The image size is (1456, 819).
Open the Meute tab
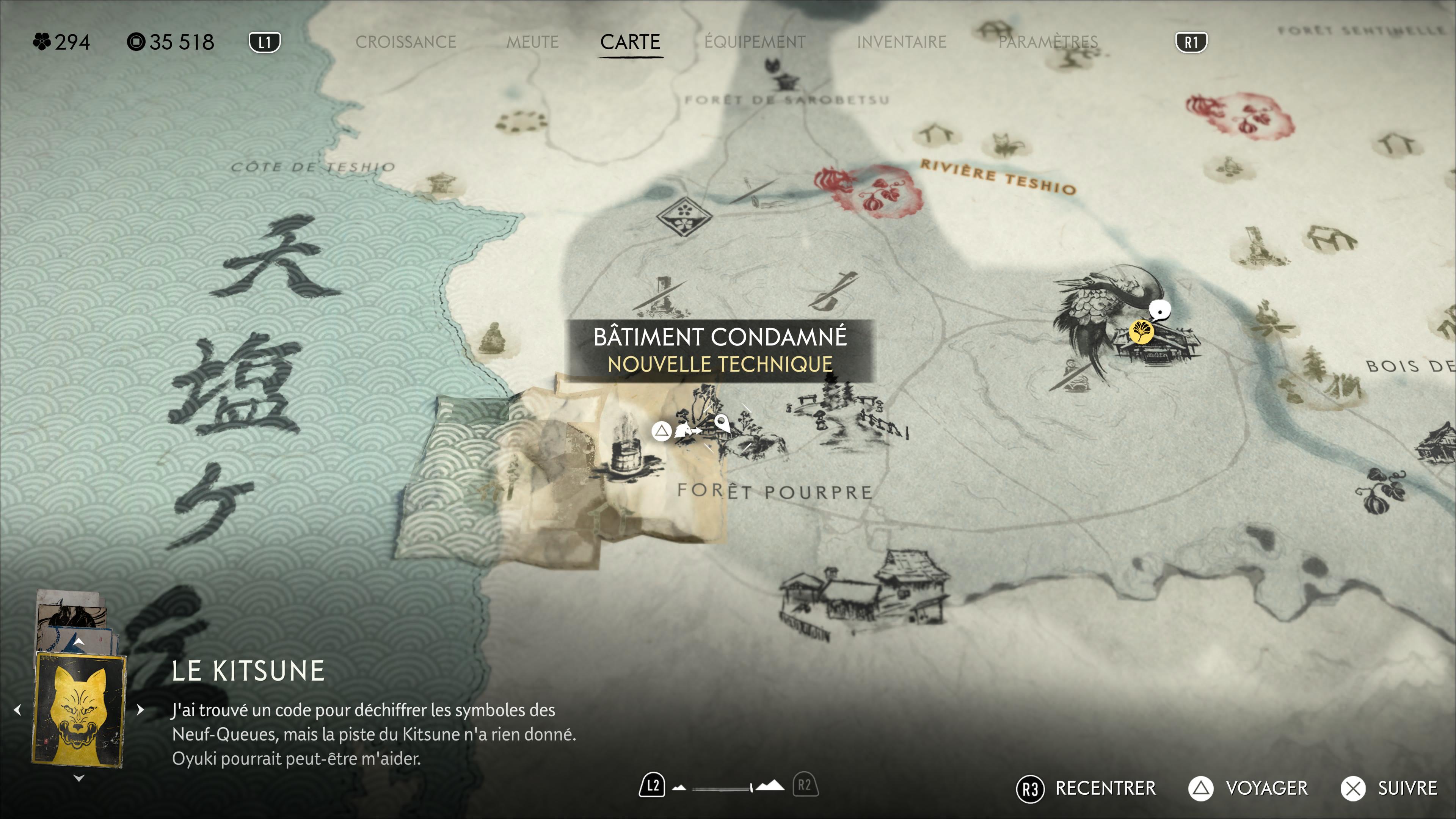[x=532, y=42]
